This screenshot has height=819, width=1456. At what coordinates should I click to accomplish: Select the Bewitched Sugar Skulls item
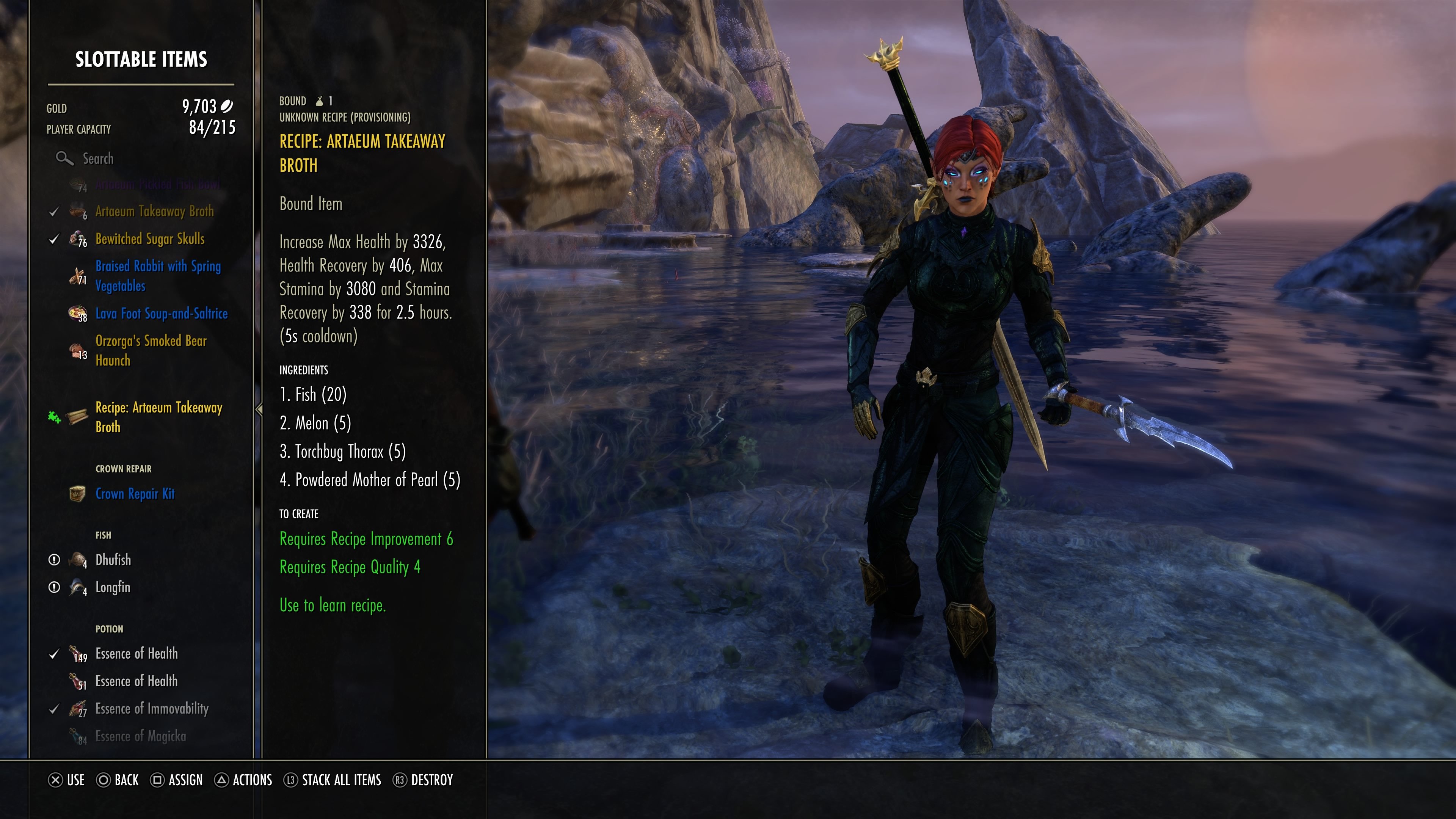click(x=150, y=239)
